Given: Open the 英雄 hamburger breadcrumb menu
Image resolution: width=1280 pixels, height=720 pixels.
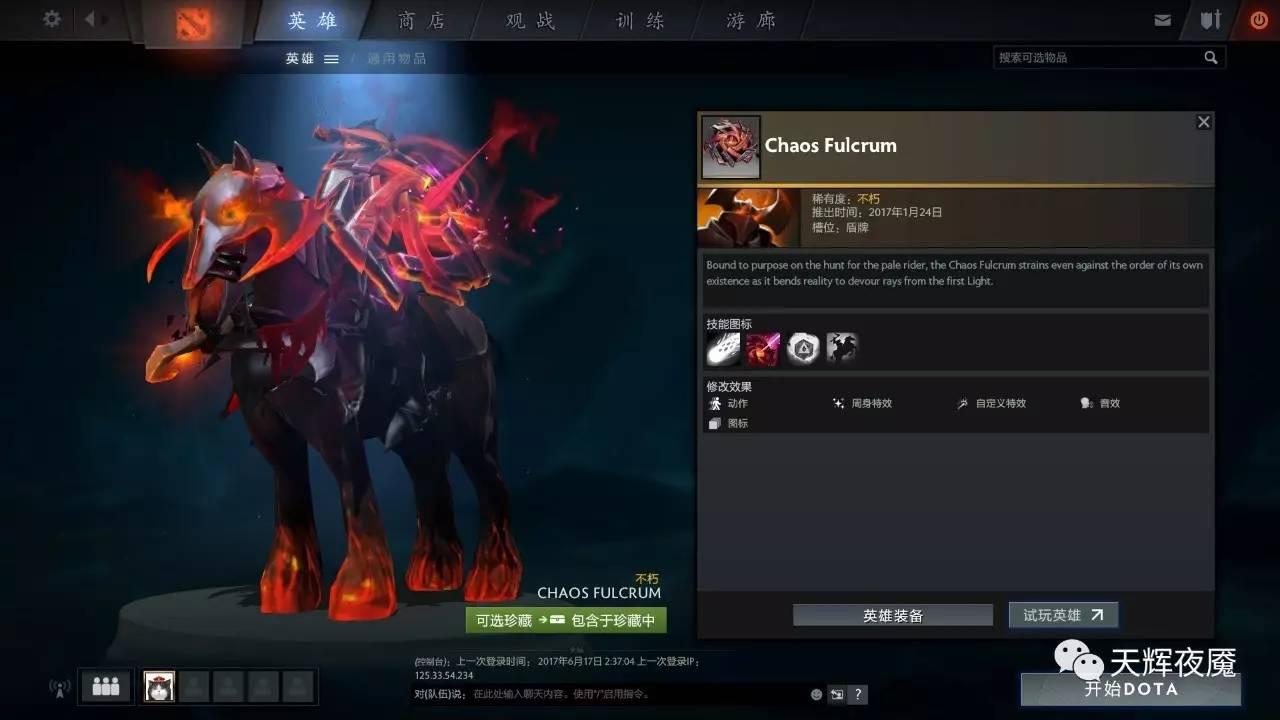Looking at the screenshot, I should [332, 58].
